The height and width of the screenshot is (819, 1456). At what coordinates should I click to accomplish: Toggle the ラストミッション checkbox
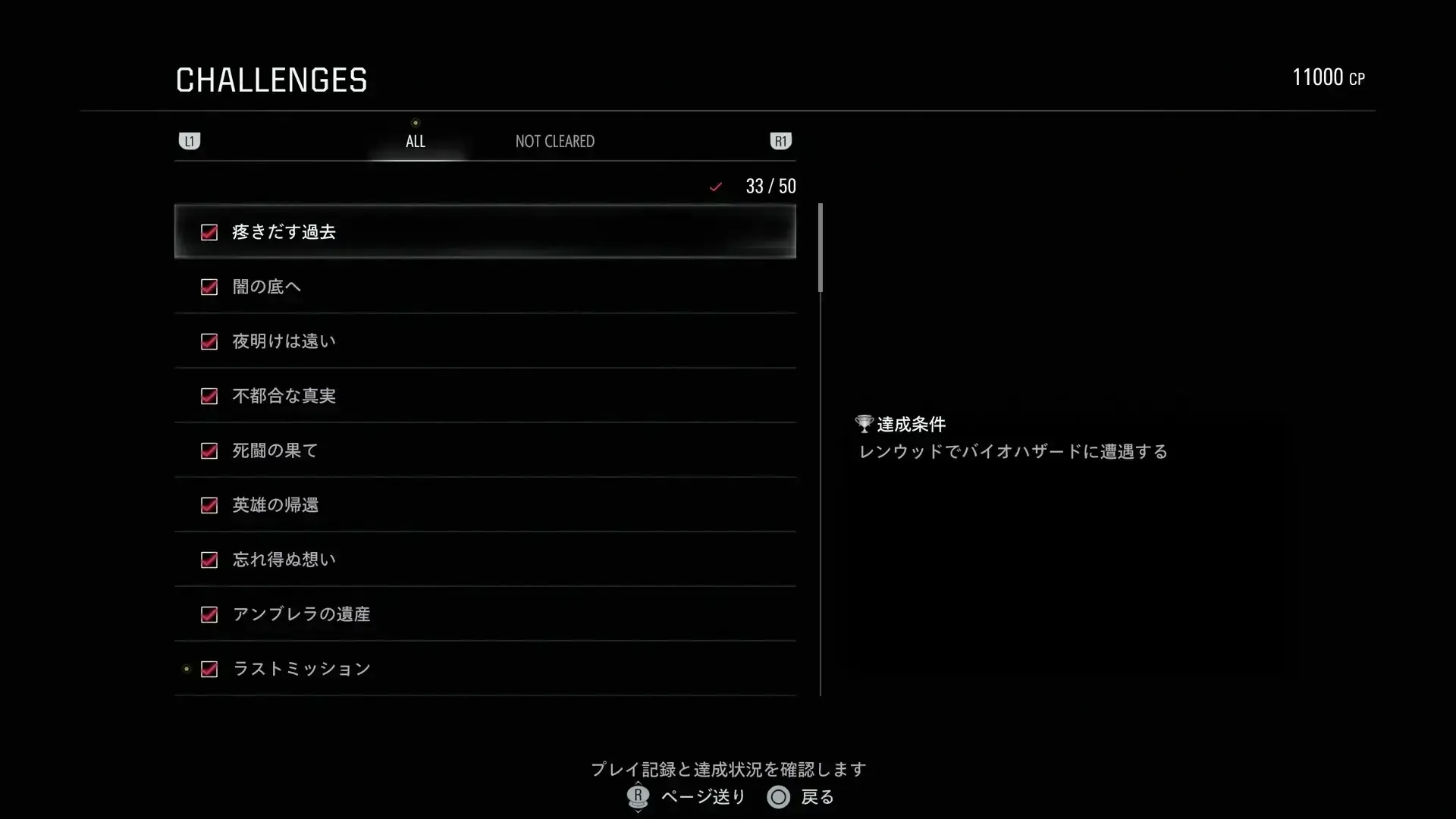pos(209,669)
